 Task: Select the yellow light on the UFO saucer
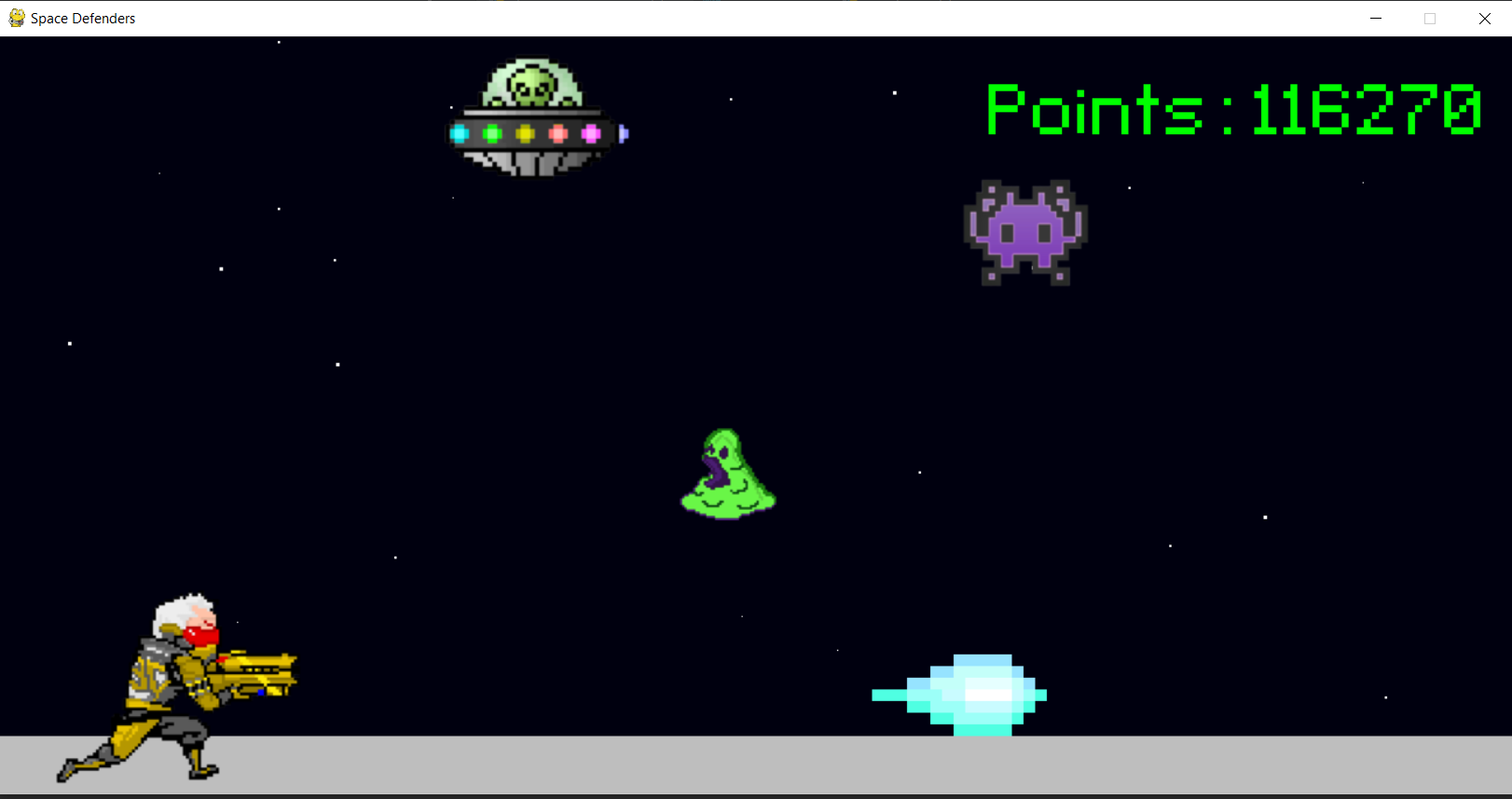pyautogui.click(x=524, y=133)
